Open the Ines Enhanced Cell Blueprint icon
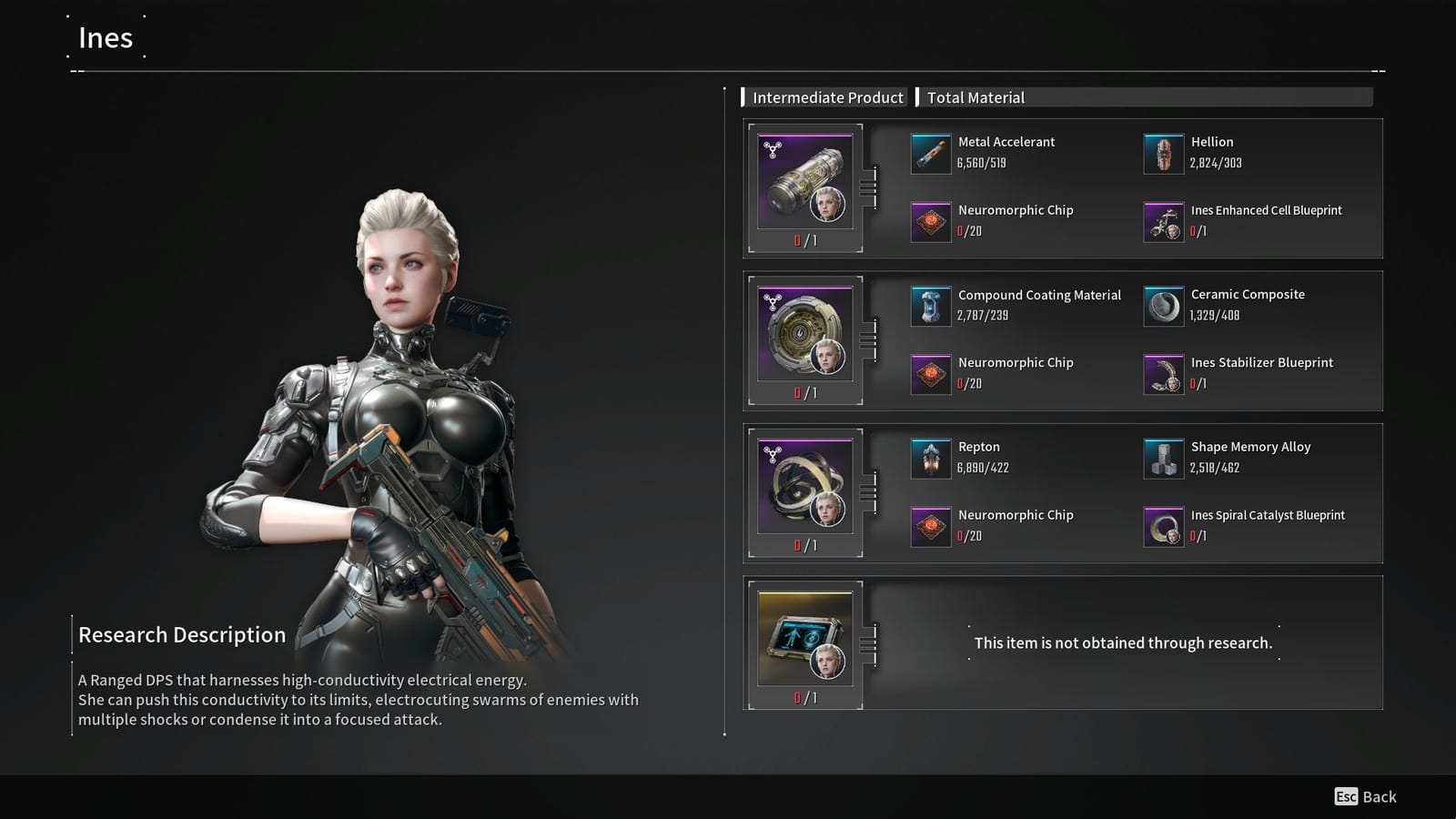 point(1164,221)
